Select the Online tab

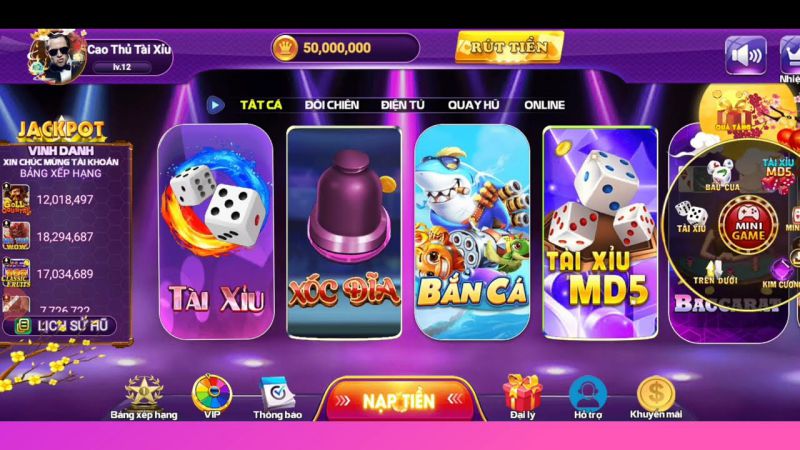pyautogui.click(x=544, y=105)
